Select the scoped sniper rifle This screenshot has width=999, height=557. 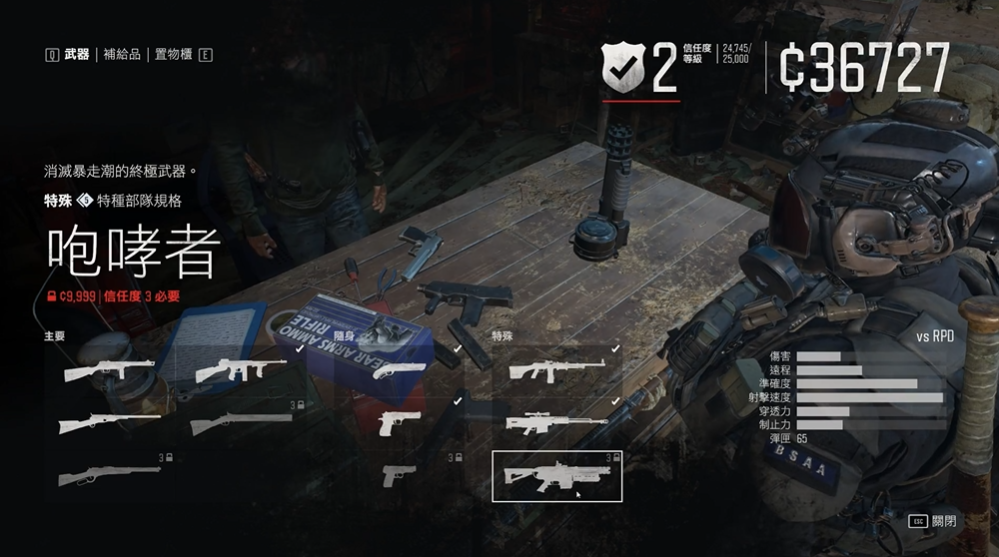coord(557,423)
